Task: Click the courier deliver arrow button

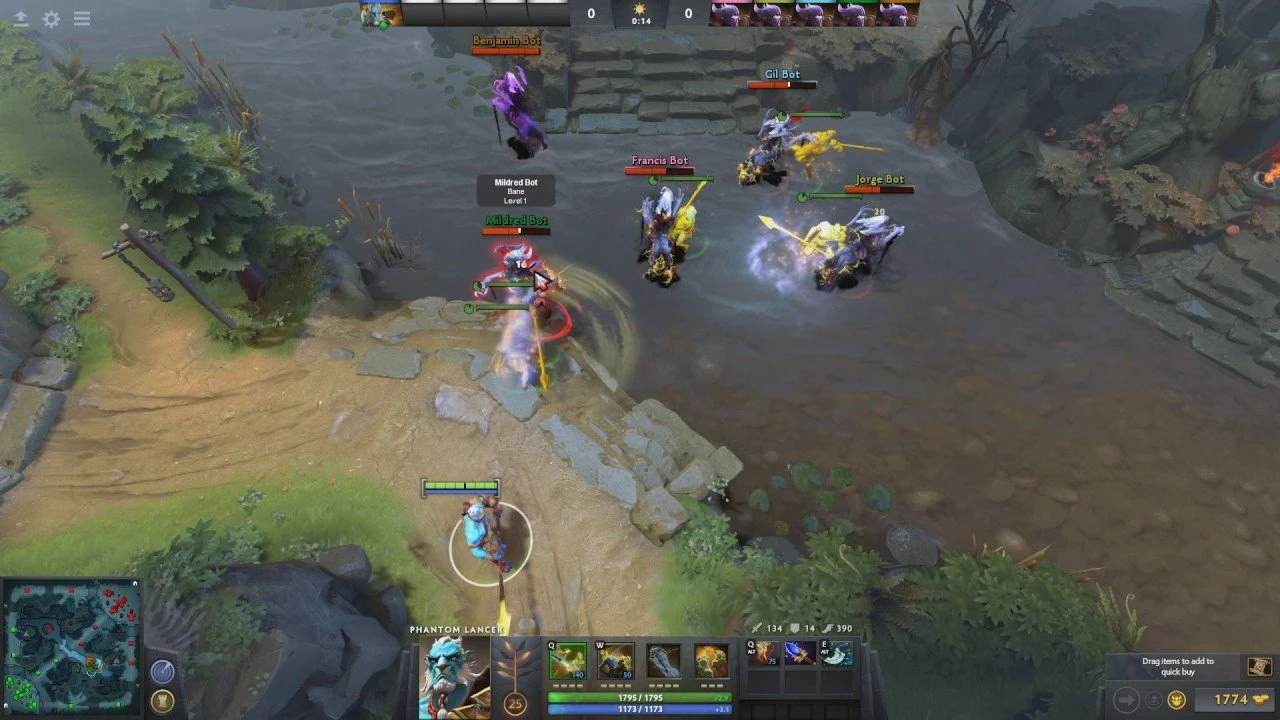Action: (x=1125, y=700)
